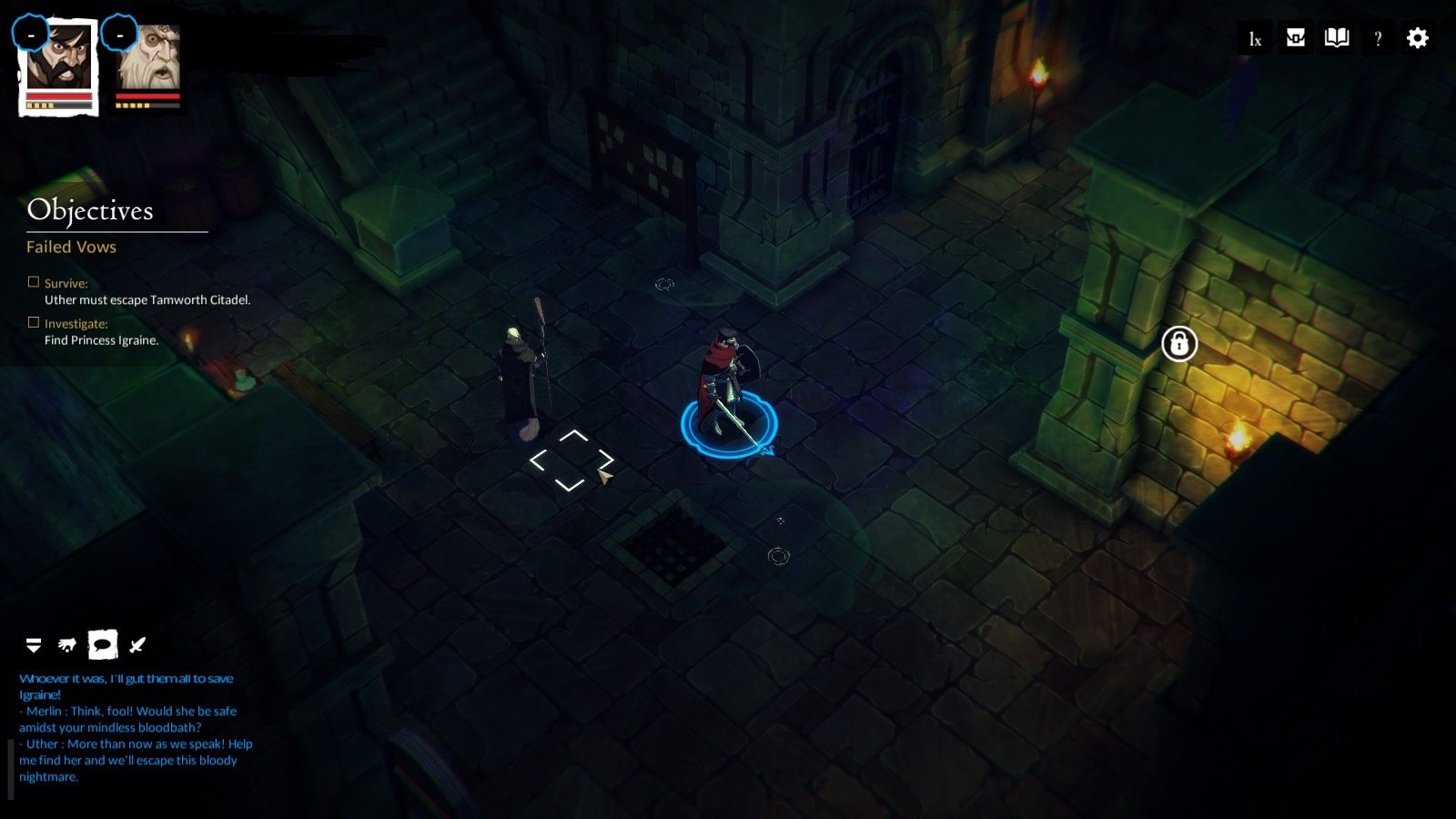Viewport: 1456px width, 819px height.
Task: Click the Find Princess Igraine objective text
Action: tap(101, 339)
